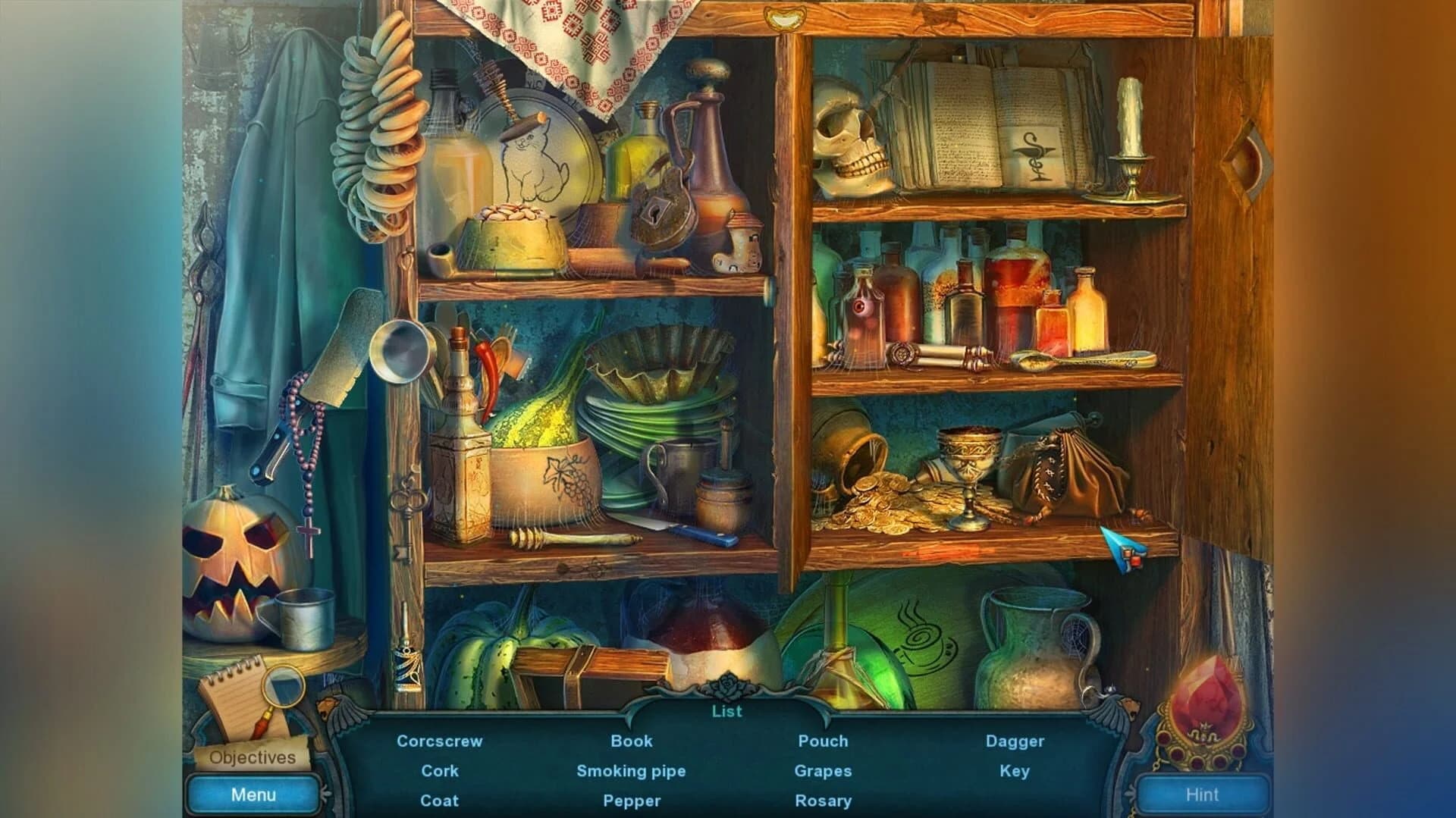The image size is (1456, 818).
Task: Open the Objectives tab
Action: (x=253, y=757)
